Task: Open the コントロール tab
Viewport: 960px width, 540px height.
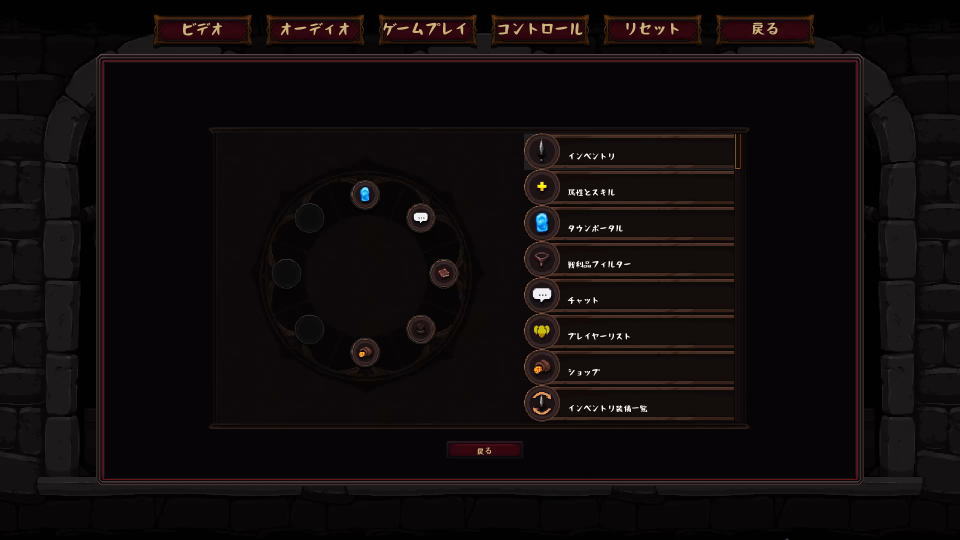Action: 540,30
